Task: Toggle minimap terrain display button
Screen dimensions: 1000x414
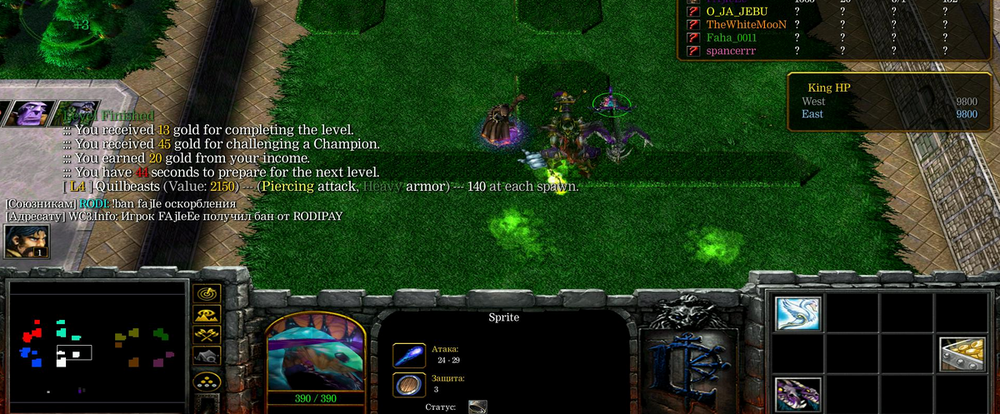Action: pyautogui.click(x=207, y=315)
